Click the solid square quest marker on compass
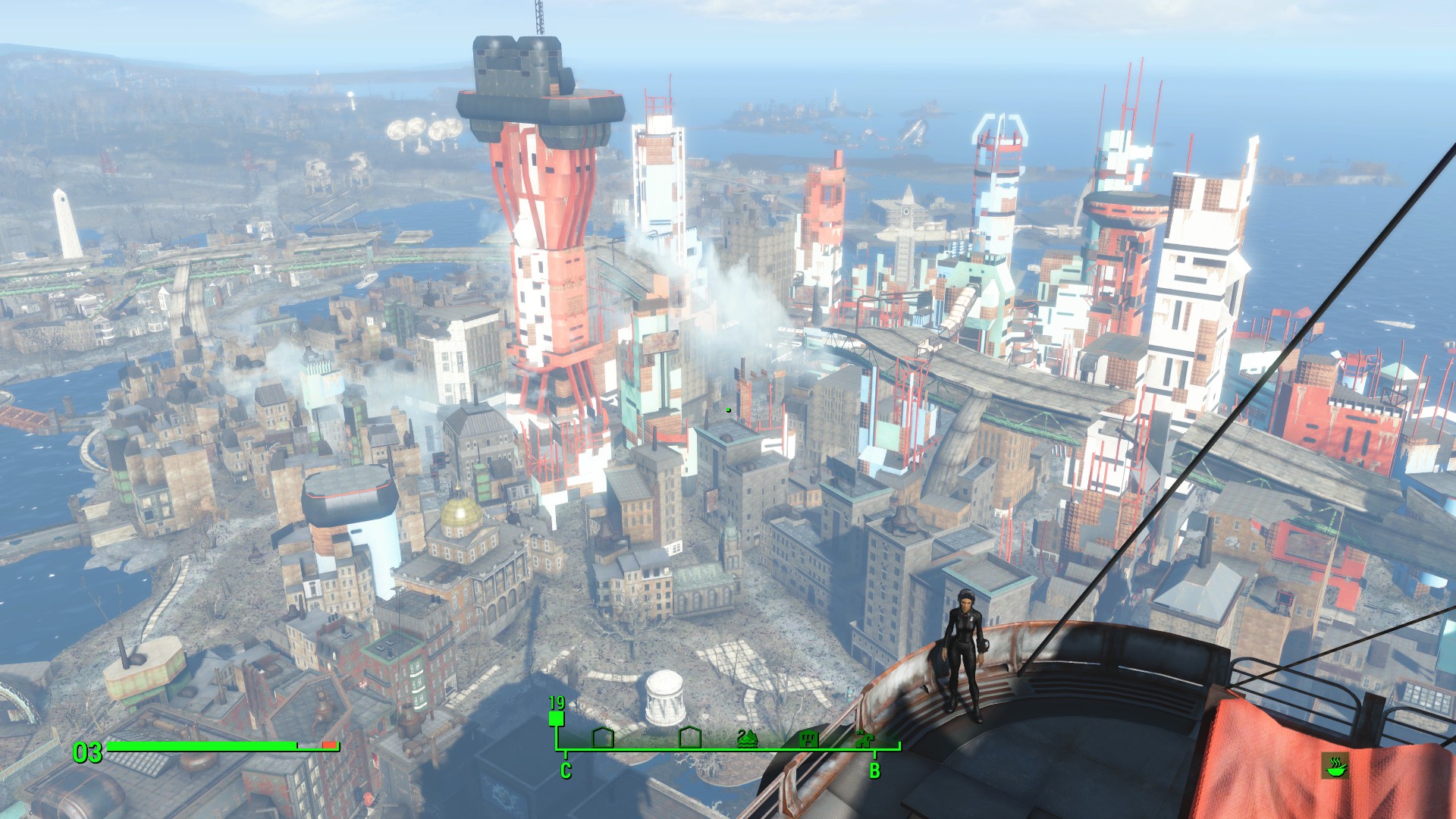 tap(557, 718)
